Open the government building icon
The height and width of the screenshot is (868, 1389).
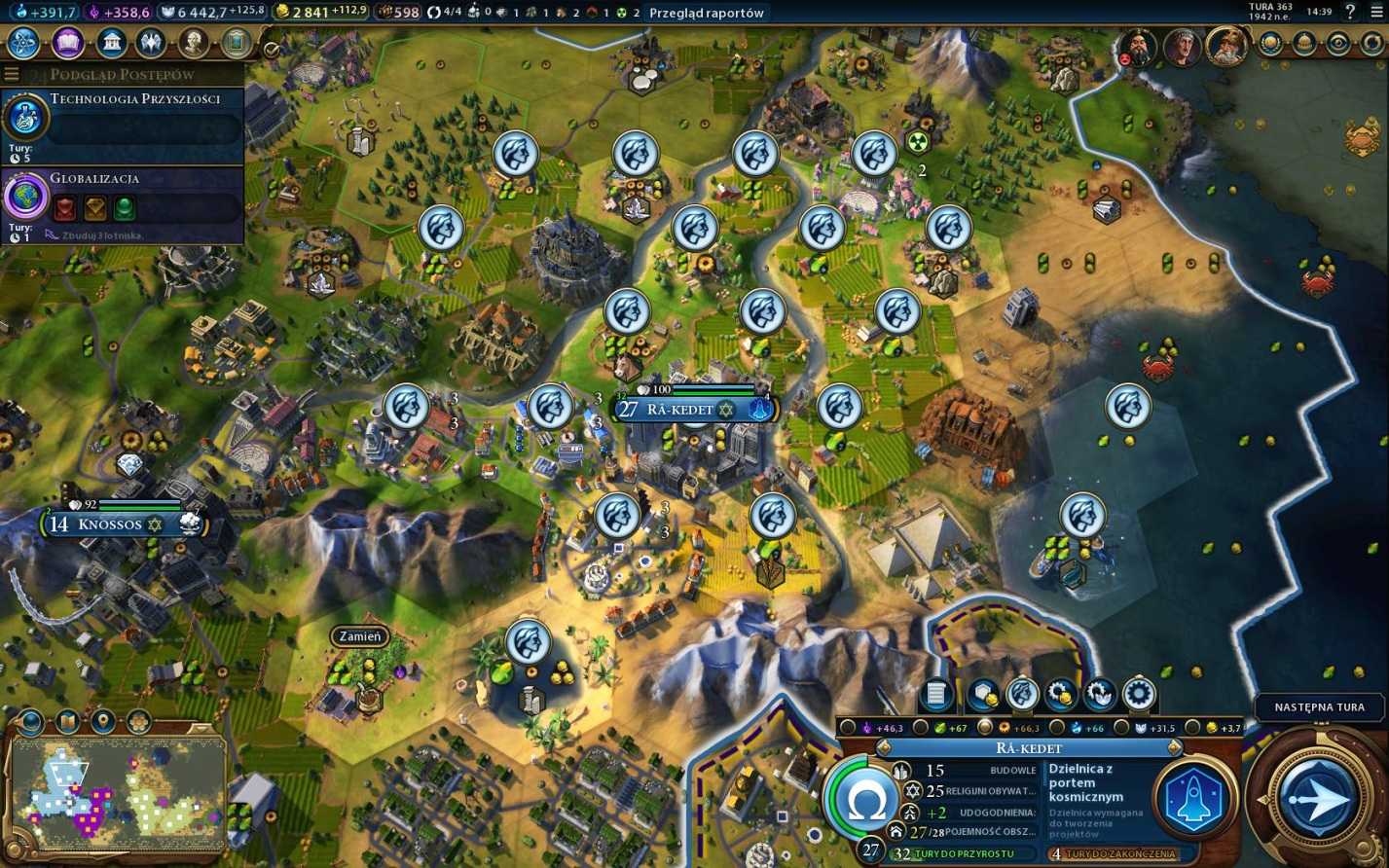[x=111, y=43]
